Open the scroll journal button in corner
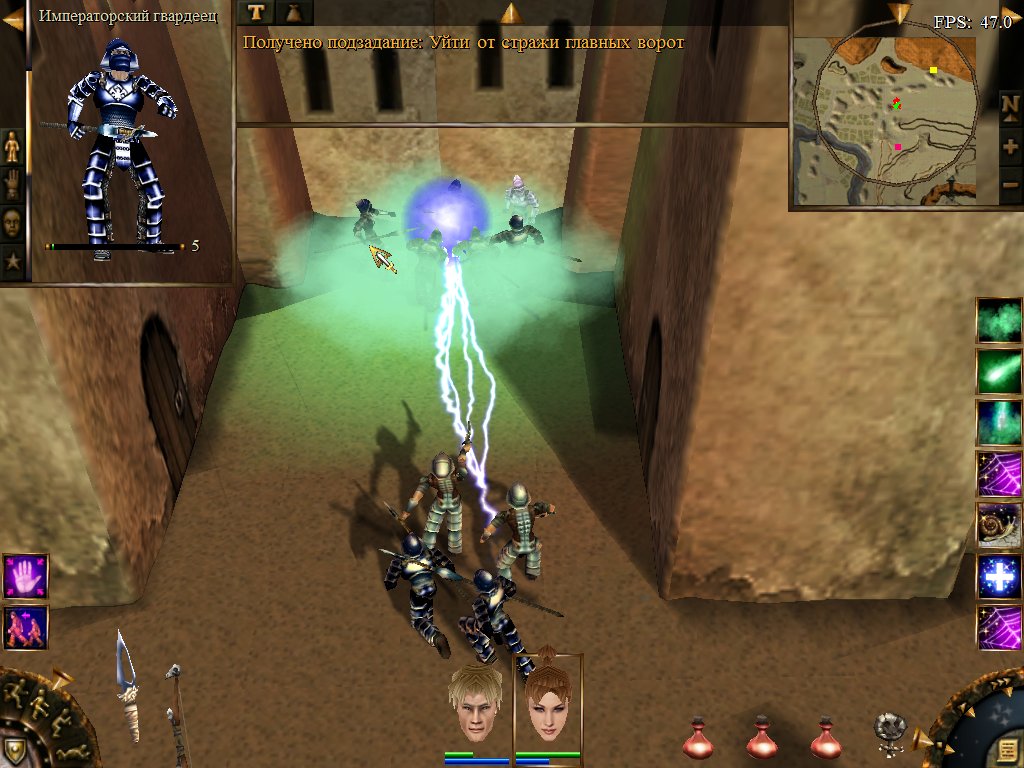The image size is (1024, 768). pos(1004,749)
